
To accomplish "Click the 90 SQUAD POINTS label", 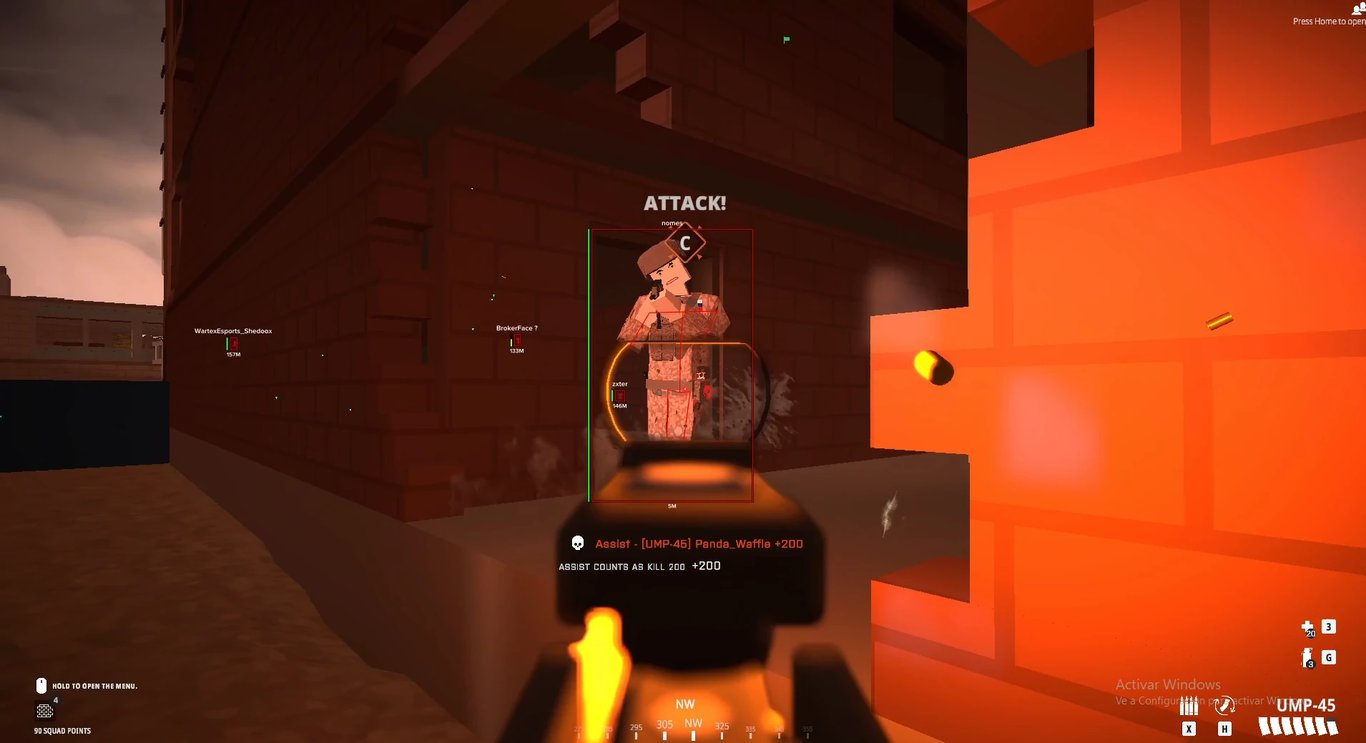I will click(x=61, y=731).
